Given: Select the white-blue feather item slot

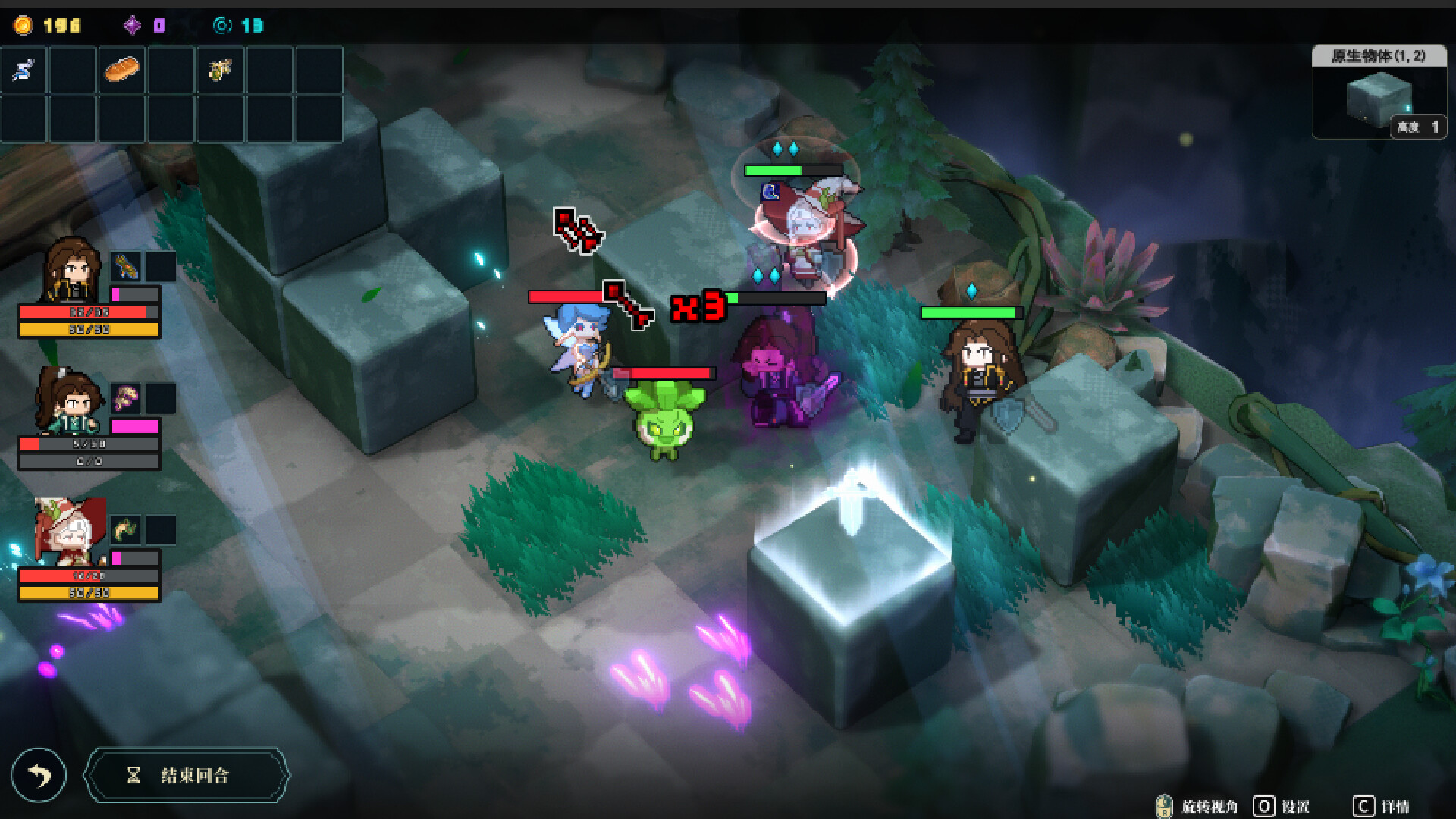Looking at the screenshot, I should 24,71.
